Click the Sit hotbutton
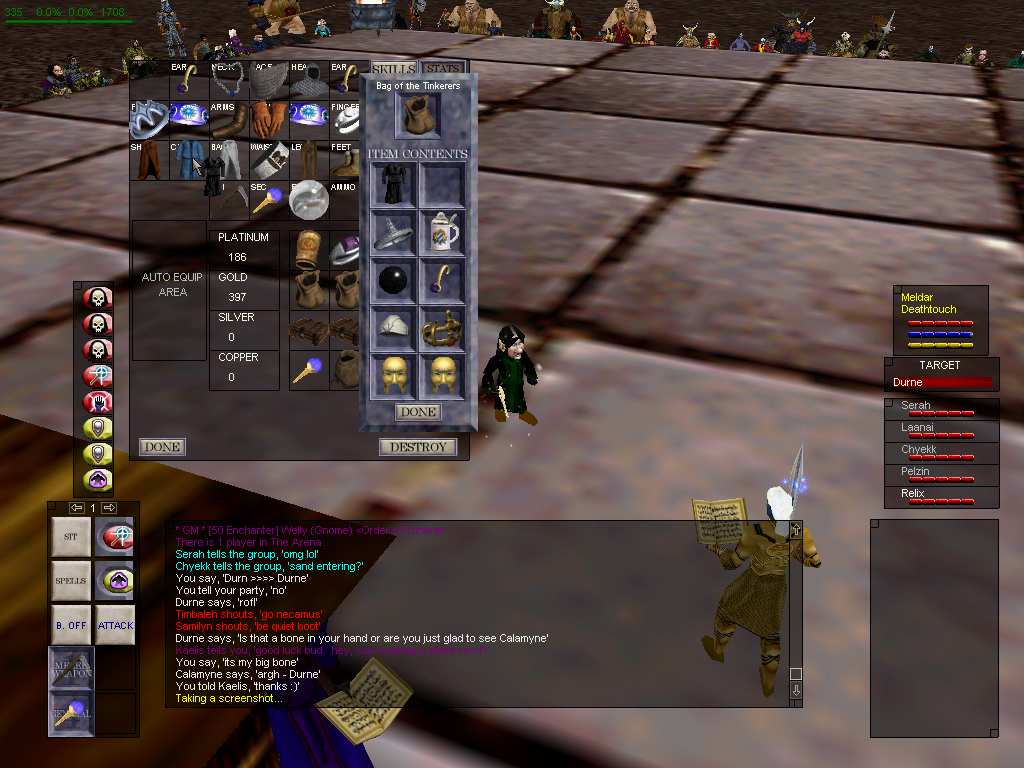1024x768 pixels. pyautogui.click(x=70, y=537)
